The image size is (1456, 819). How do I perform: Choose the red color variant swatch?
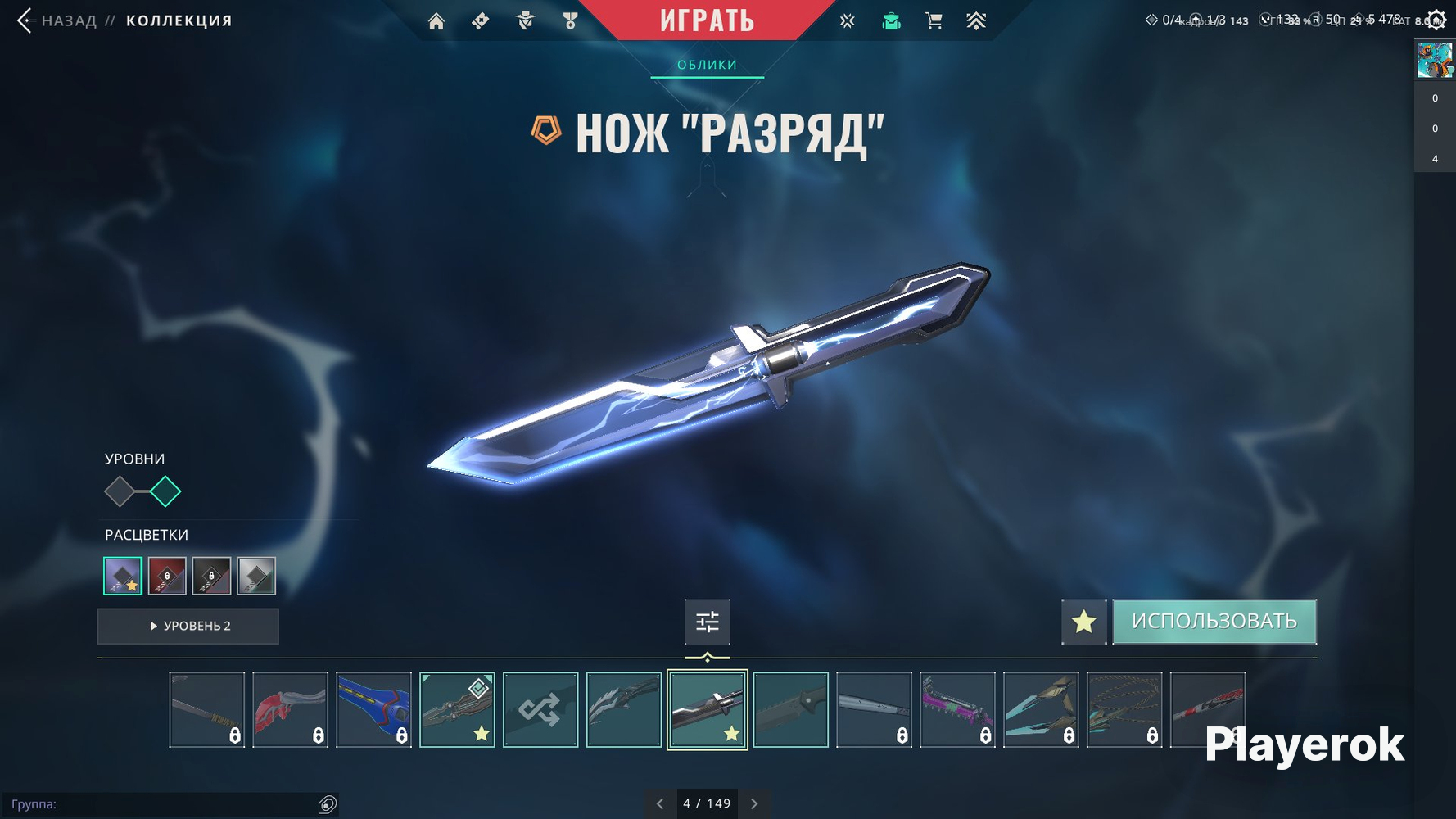tap(167, 576)
